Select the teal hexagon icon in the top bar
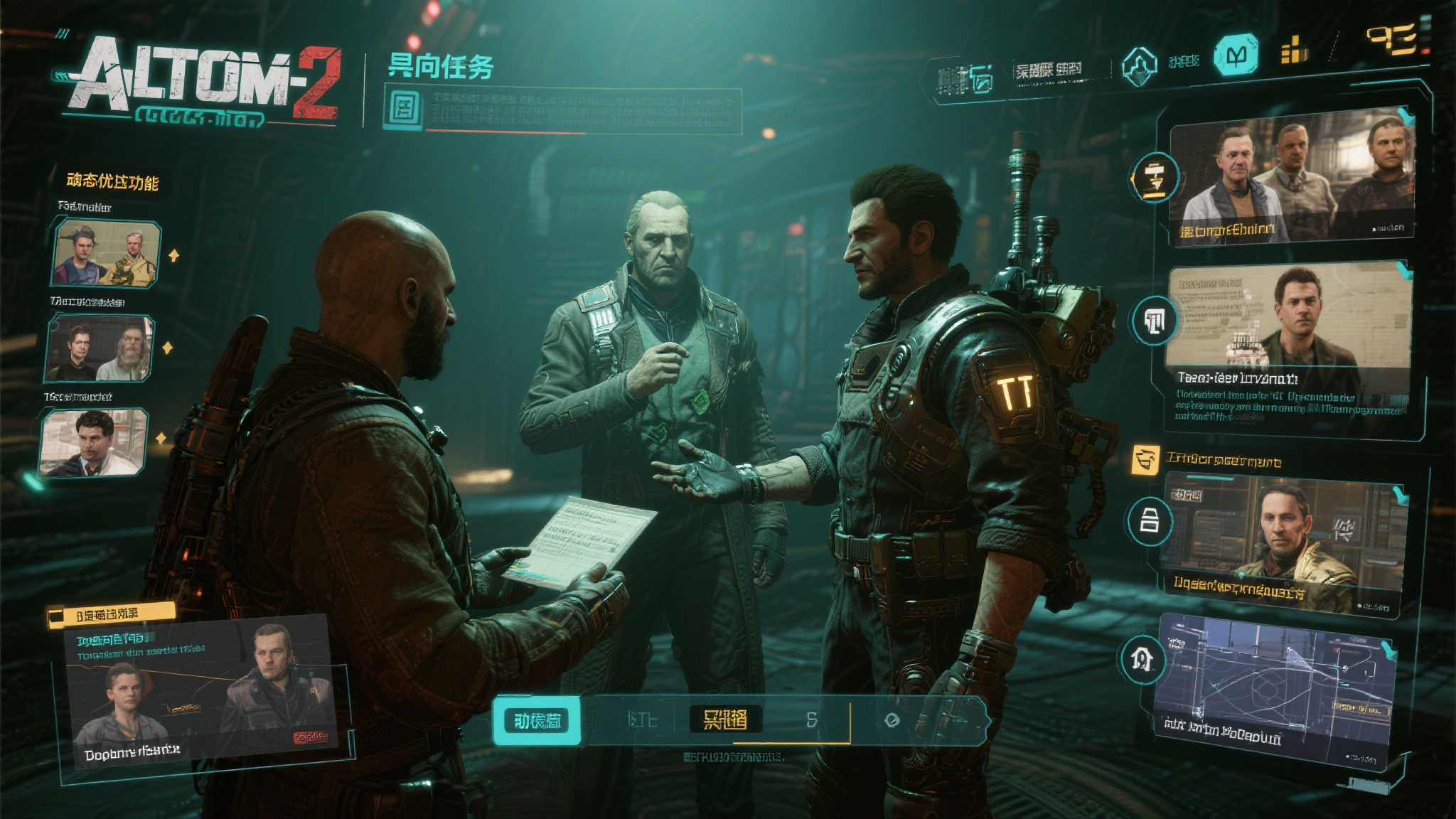Viewport: 1456px width, 819px height. (x=1236, y=55)
